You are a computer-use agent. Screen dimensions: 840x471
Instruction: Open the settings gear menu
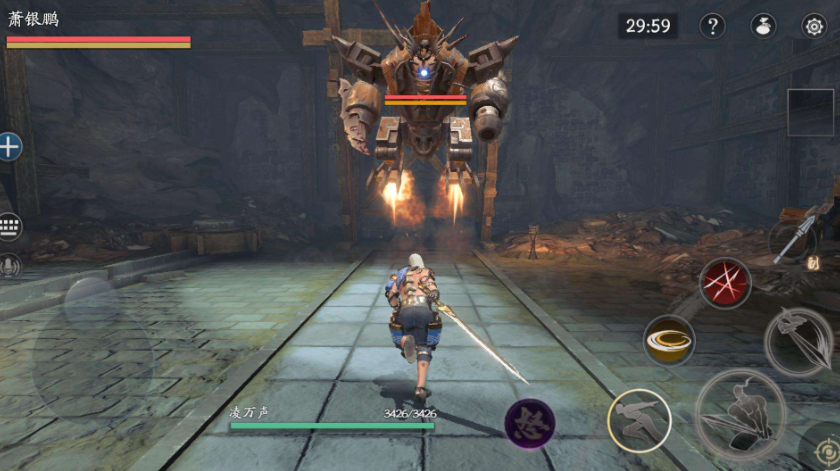(x=814, y=26)
